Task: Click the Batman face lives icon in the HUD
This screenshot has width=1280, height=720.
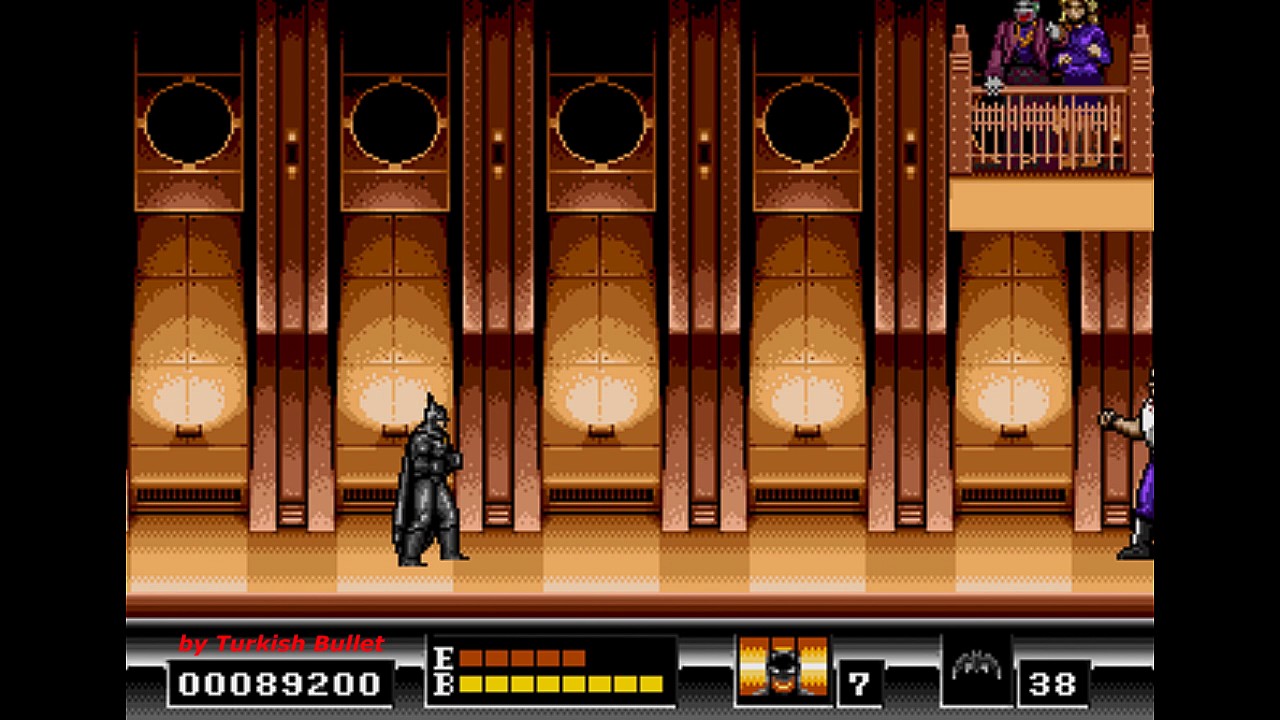Action: point(782,671)
